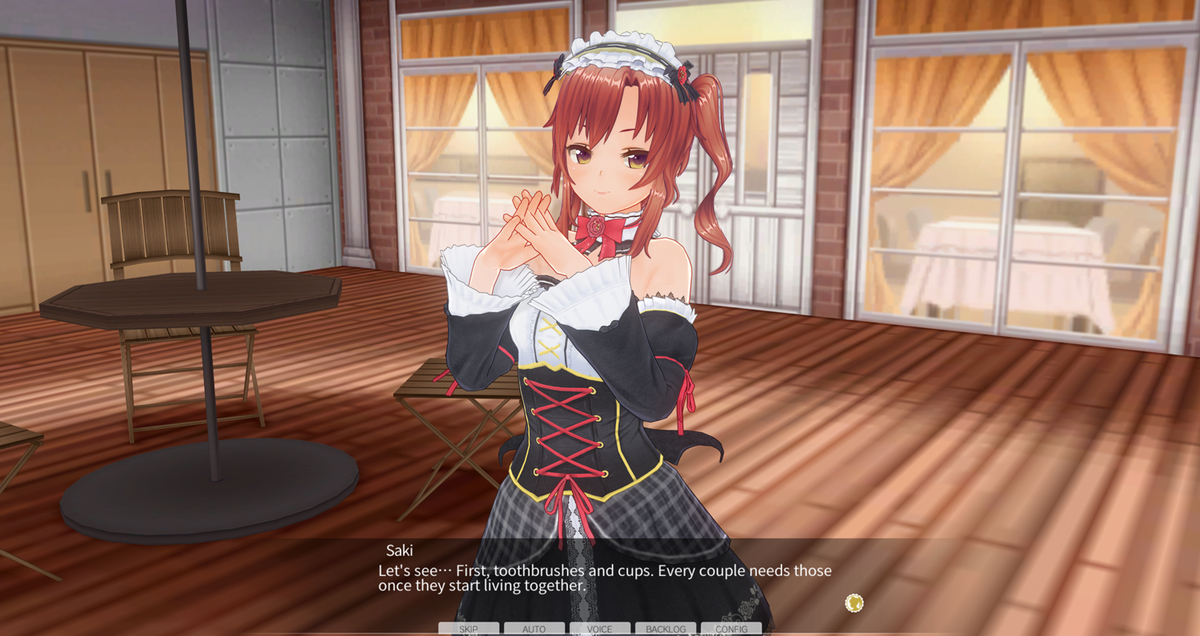This screenshot has height=636, width=1200.
Task: Enable AUTO dialogue advance
Action: pos(534,629)
